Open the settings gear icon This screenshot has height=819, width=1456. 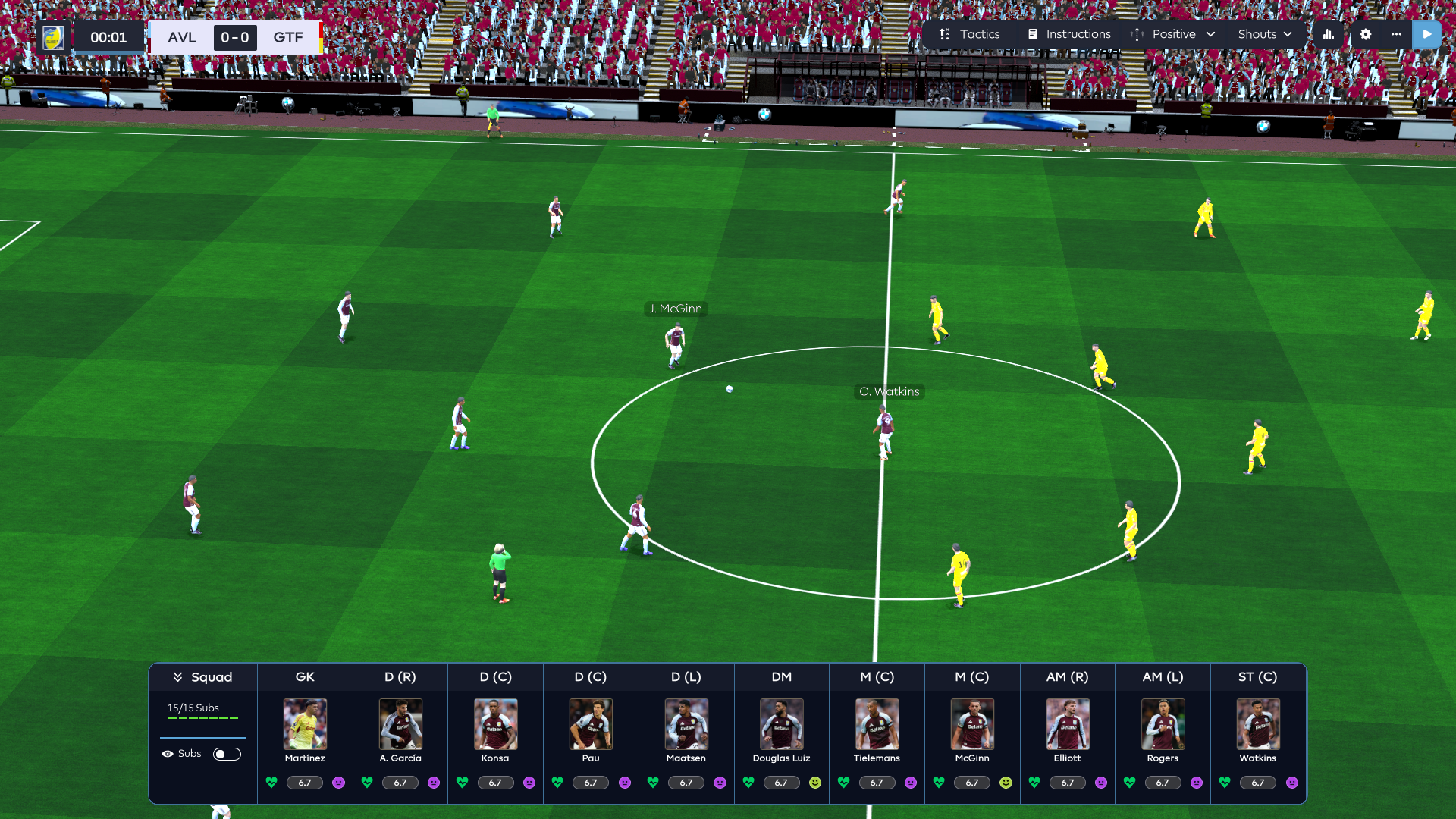[x=1365, y=34]
